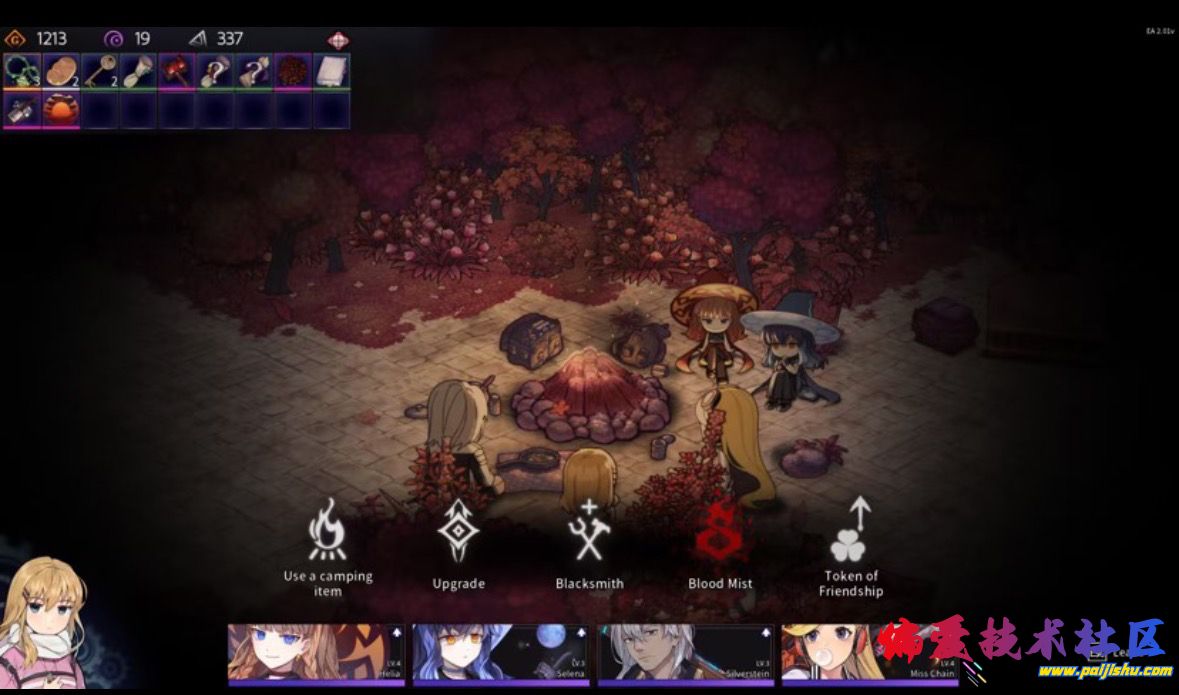This screenshot has height=695, width=1179.
Task: Open the Upgrade option
Action: [x=458, y=545]
